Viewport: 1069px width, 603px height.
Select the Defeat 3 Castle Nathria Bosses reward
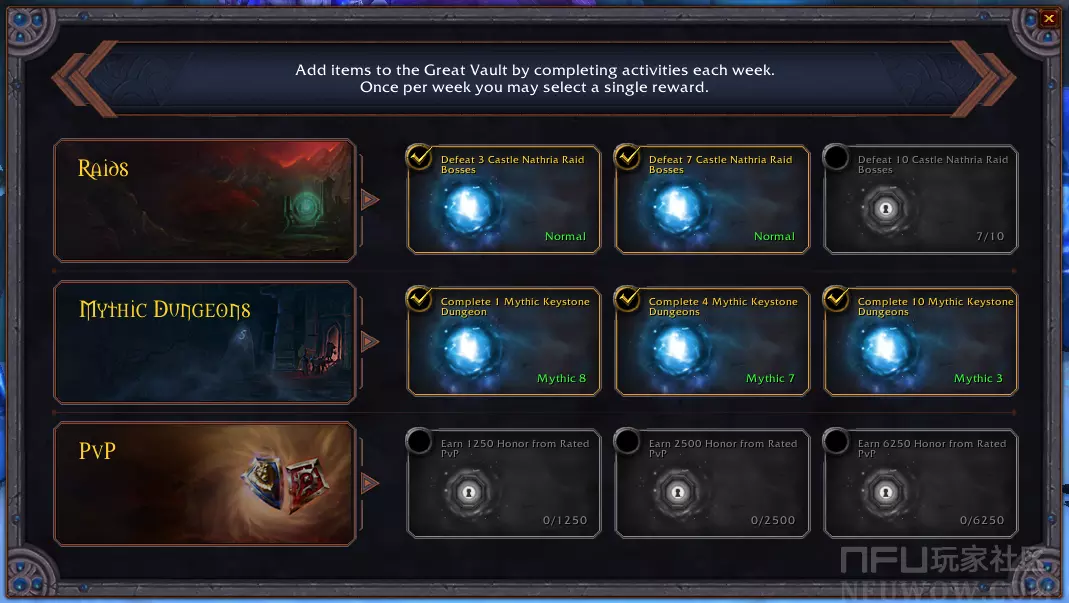pos(504,199)
